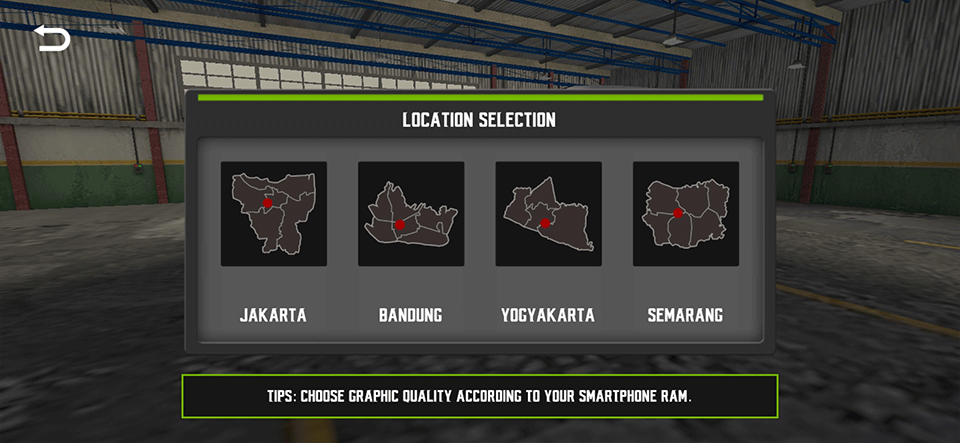Choose the Bandung location map

pyautogui.click(x=411, y=214)
